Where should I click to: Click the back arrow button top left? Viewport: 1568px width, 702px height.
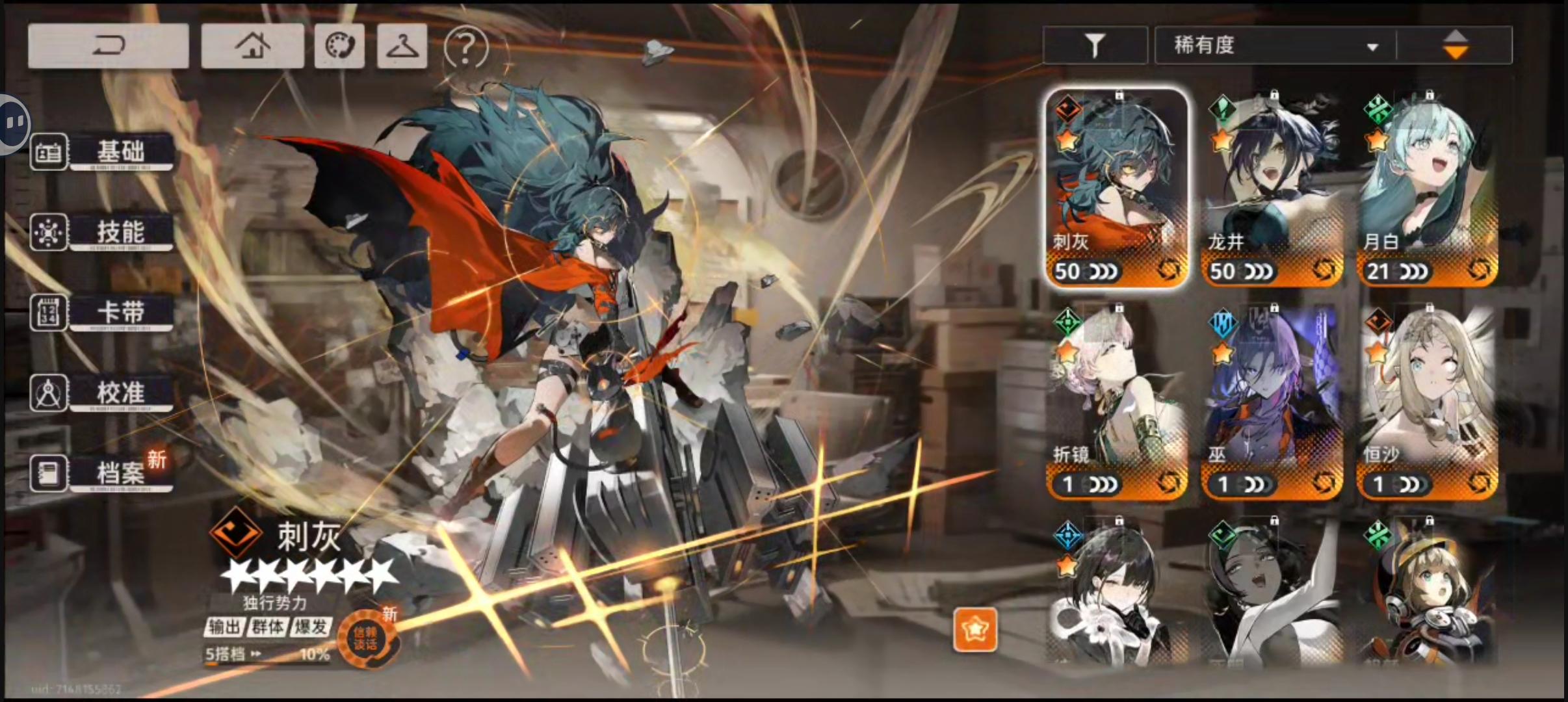[108, 45]
